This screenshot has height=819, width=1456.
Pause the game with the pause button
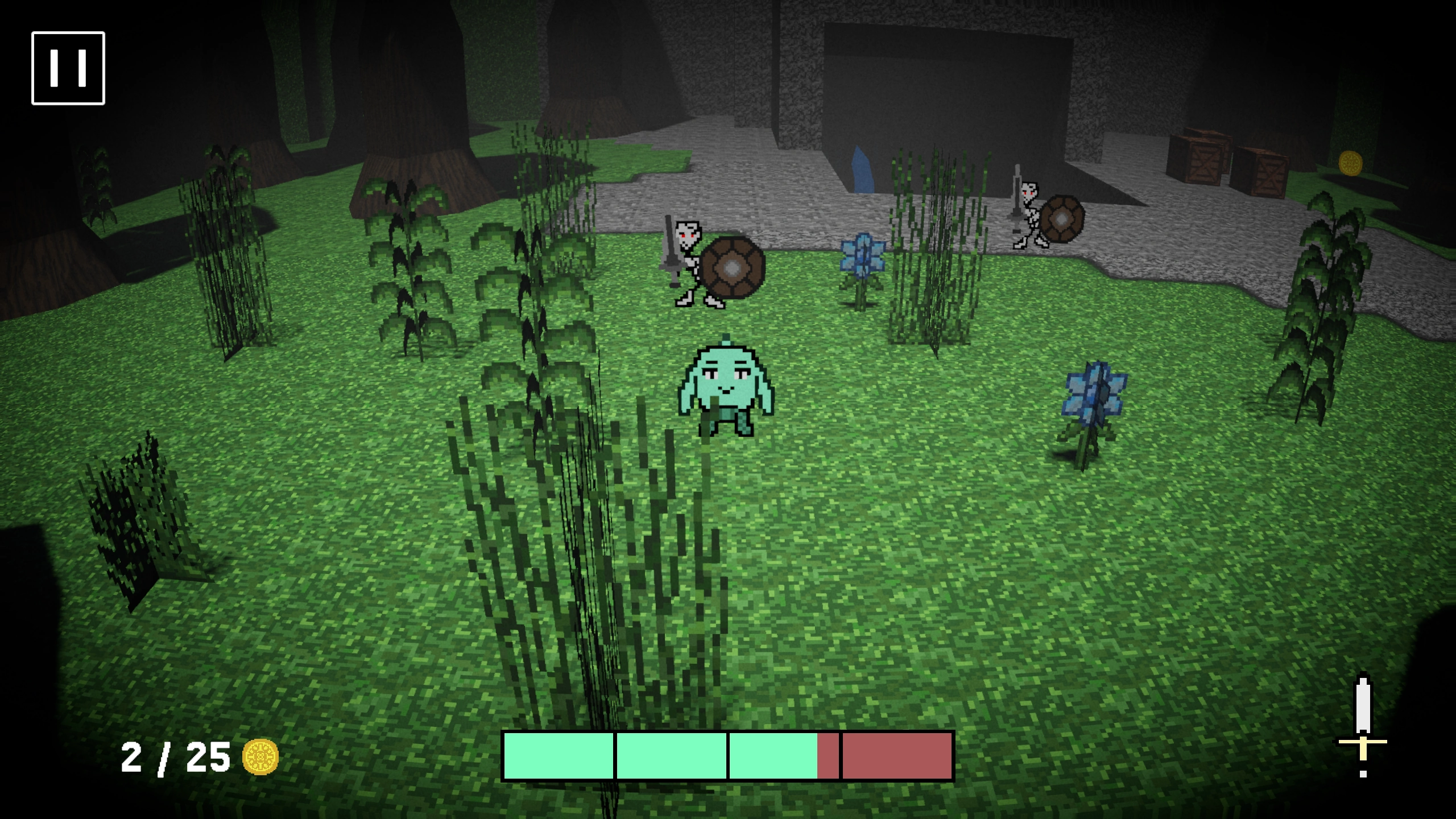(68, 68)
